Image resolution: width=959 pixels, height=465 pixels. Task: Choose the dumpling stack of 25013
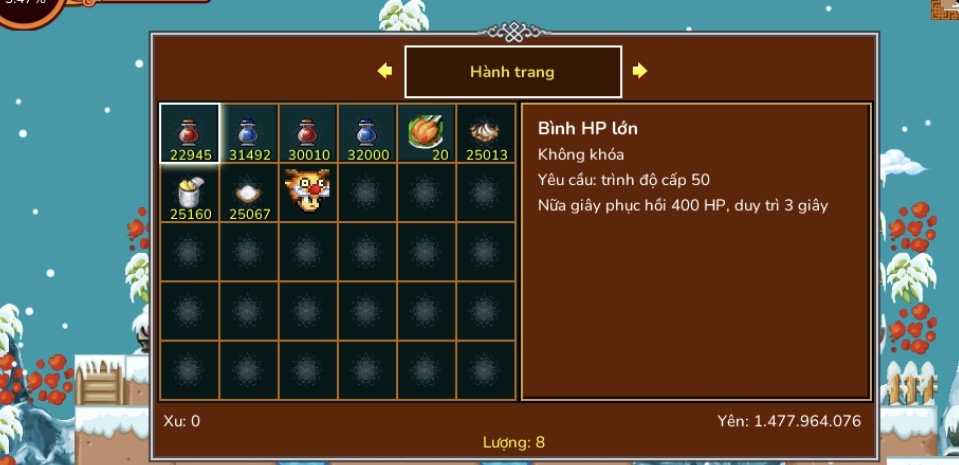coord(486,133)
